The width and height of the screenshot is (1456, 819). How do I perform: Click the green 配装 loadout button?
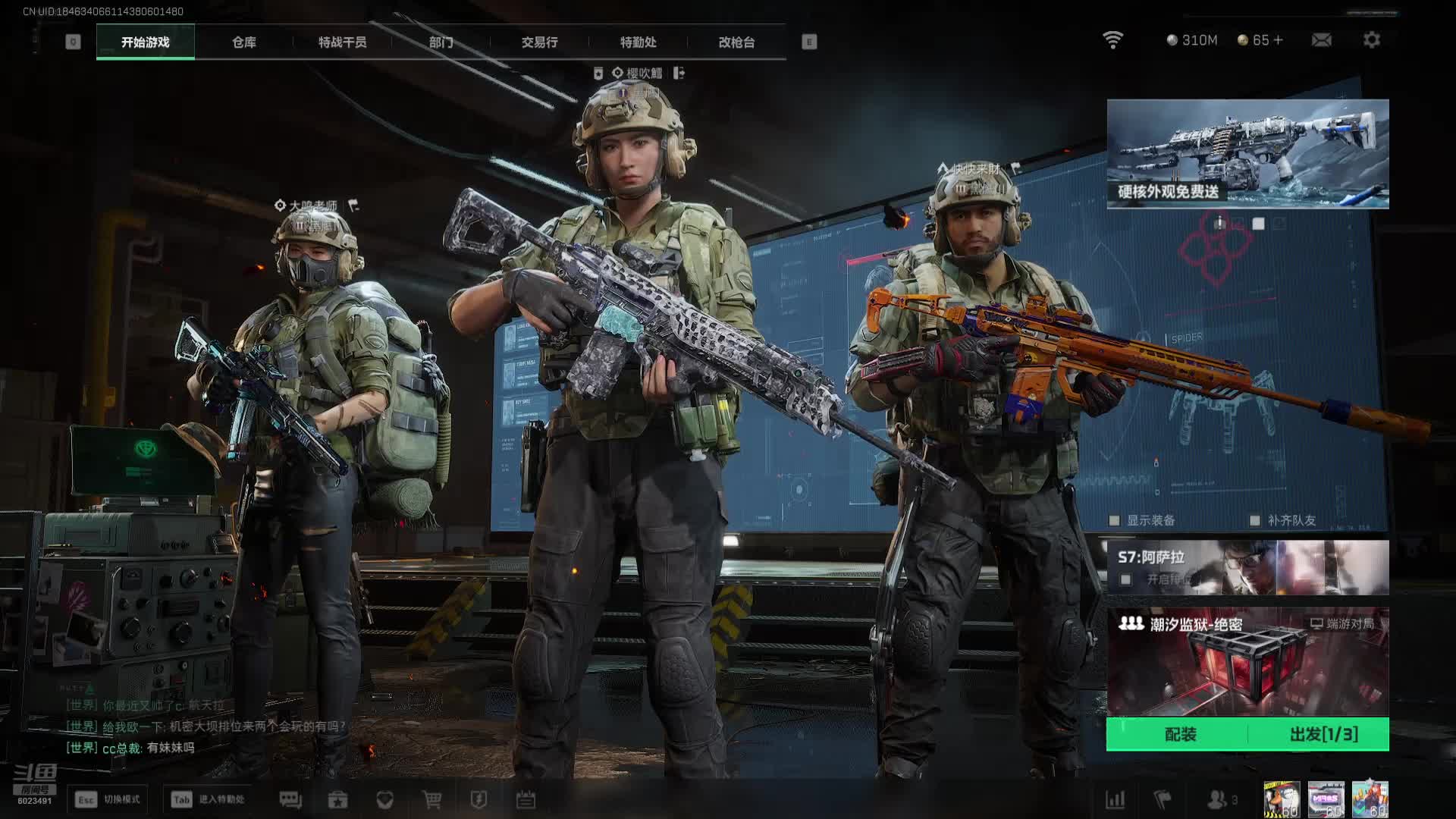(1179, 734)
